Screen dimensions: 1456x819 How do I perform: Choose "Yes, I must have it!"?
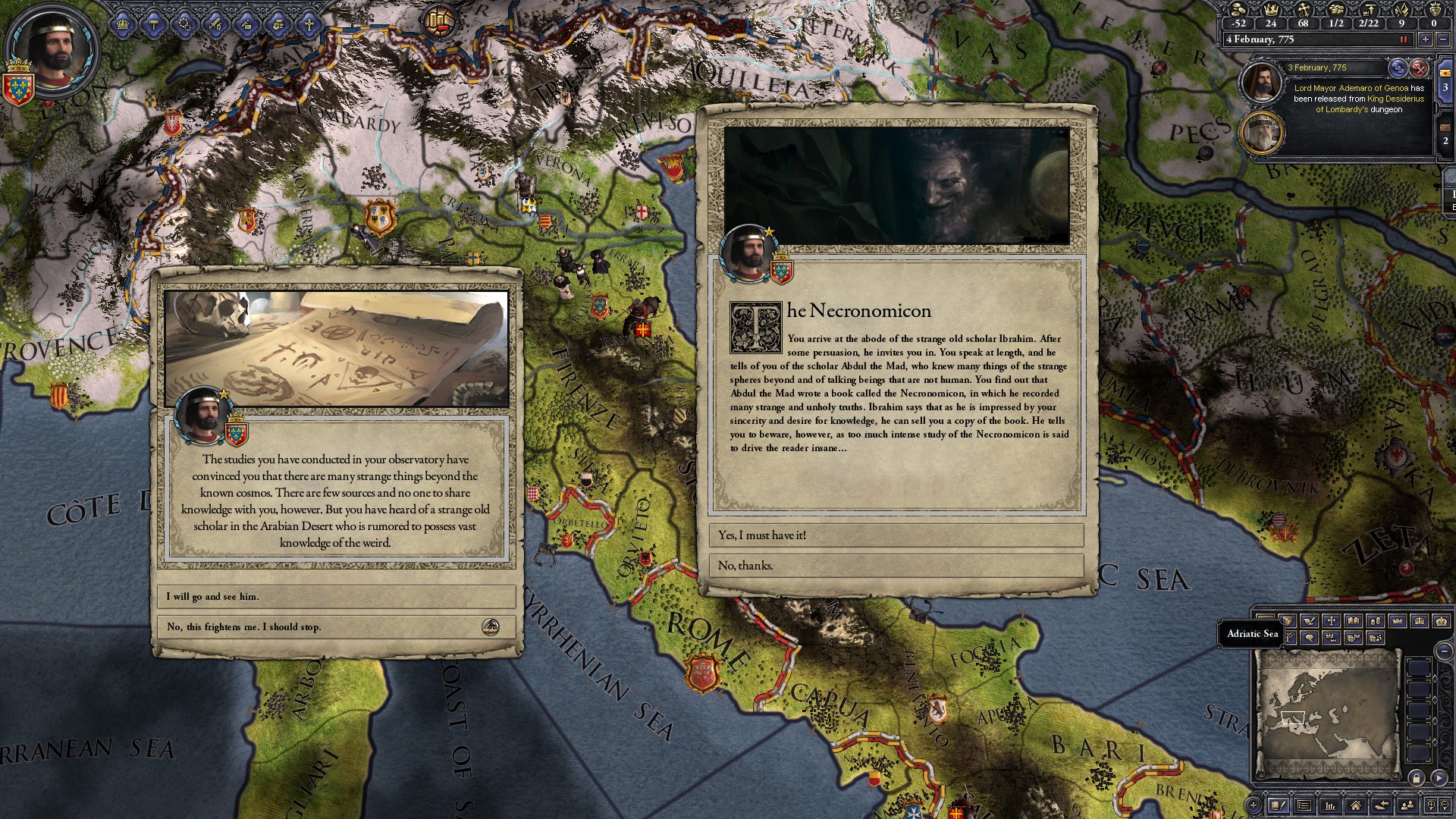pyautogui.click(x=896, y=535)
